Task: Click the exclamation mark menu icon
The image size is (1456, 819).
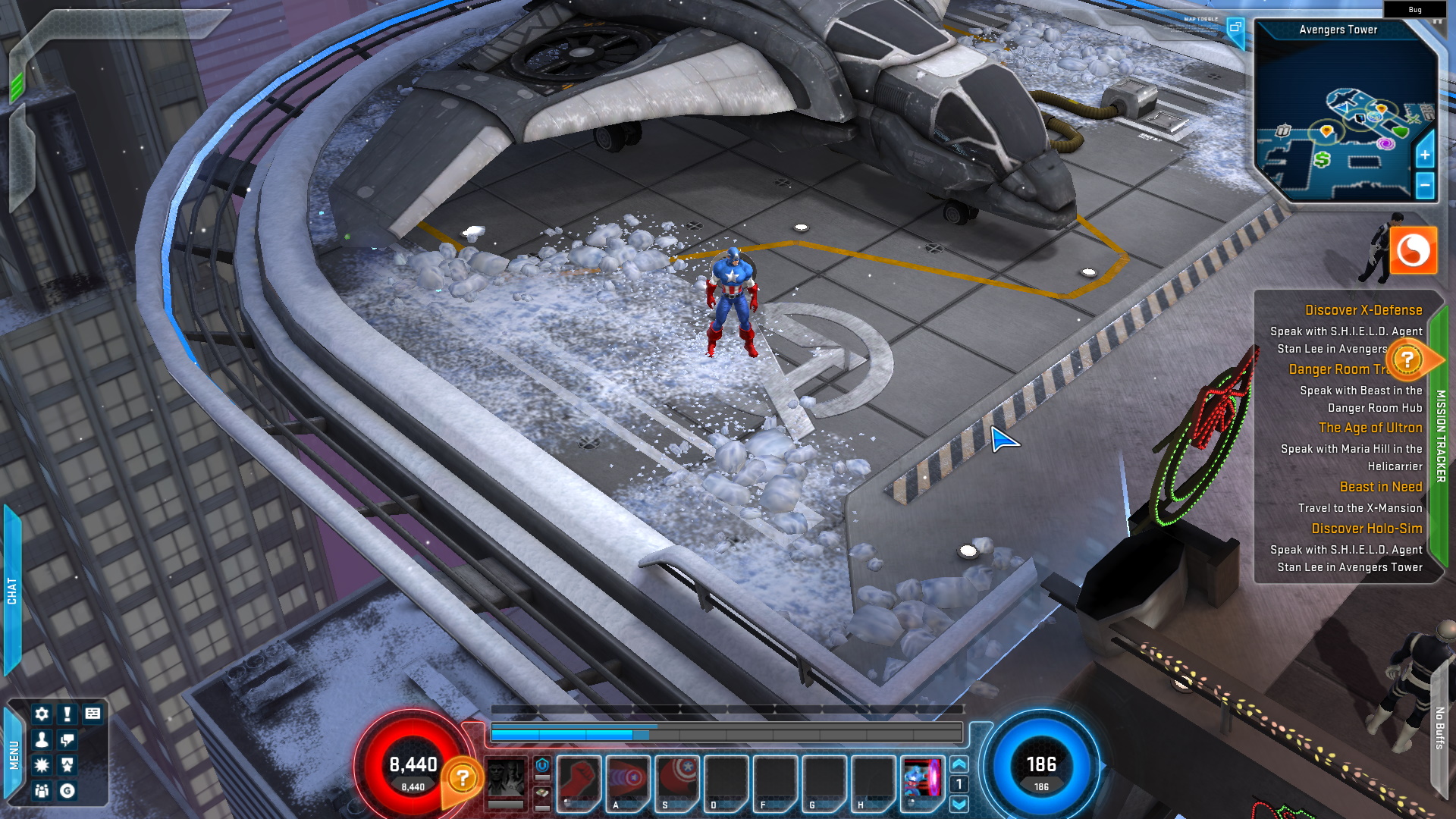Action: tap(67, 714)
